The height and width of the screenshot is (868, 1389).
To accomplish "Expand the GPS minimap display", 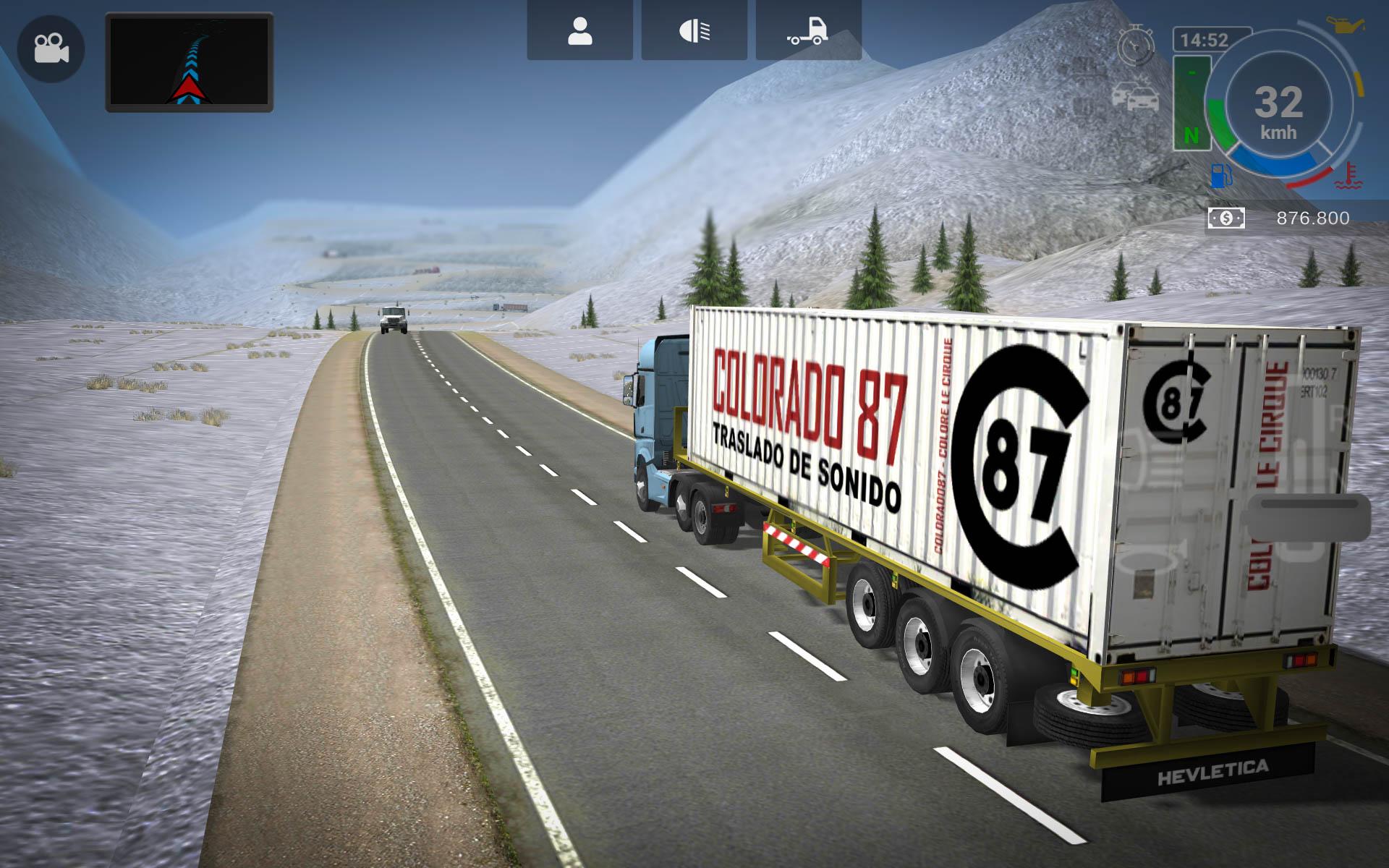I will click(188, 61).
